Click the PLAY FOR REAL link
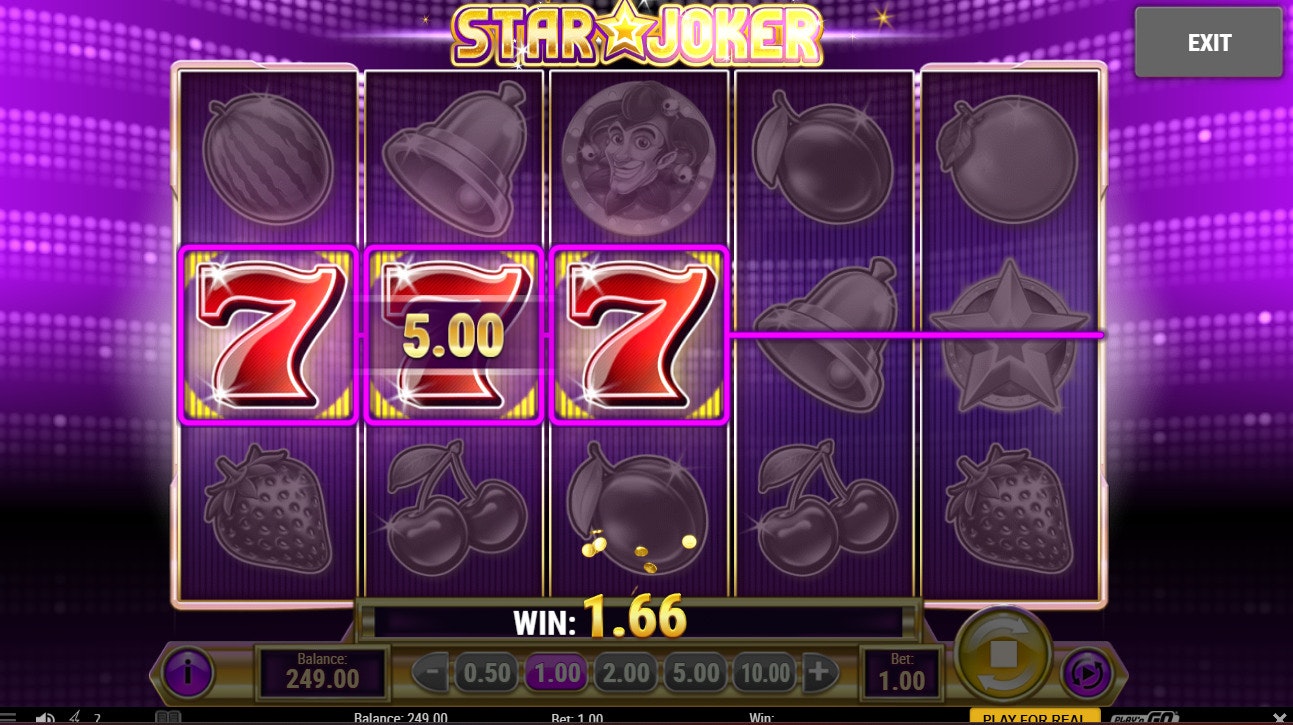 point(1032,718)
